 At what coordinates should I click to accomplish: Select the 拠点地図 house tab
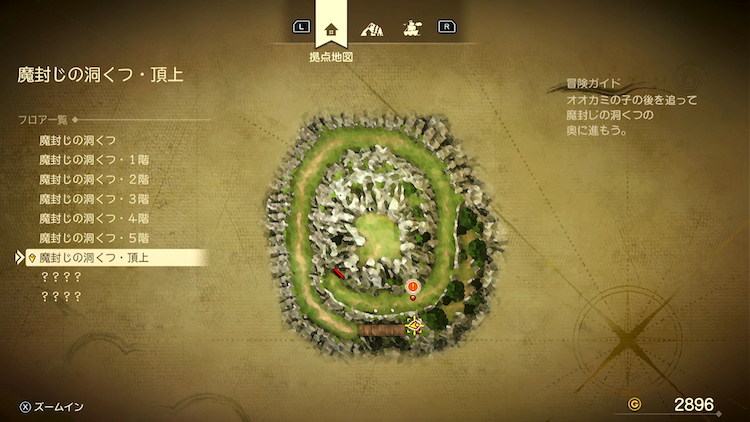[332, 28]
